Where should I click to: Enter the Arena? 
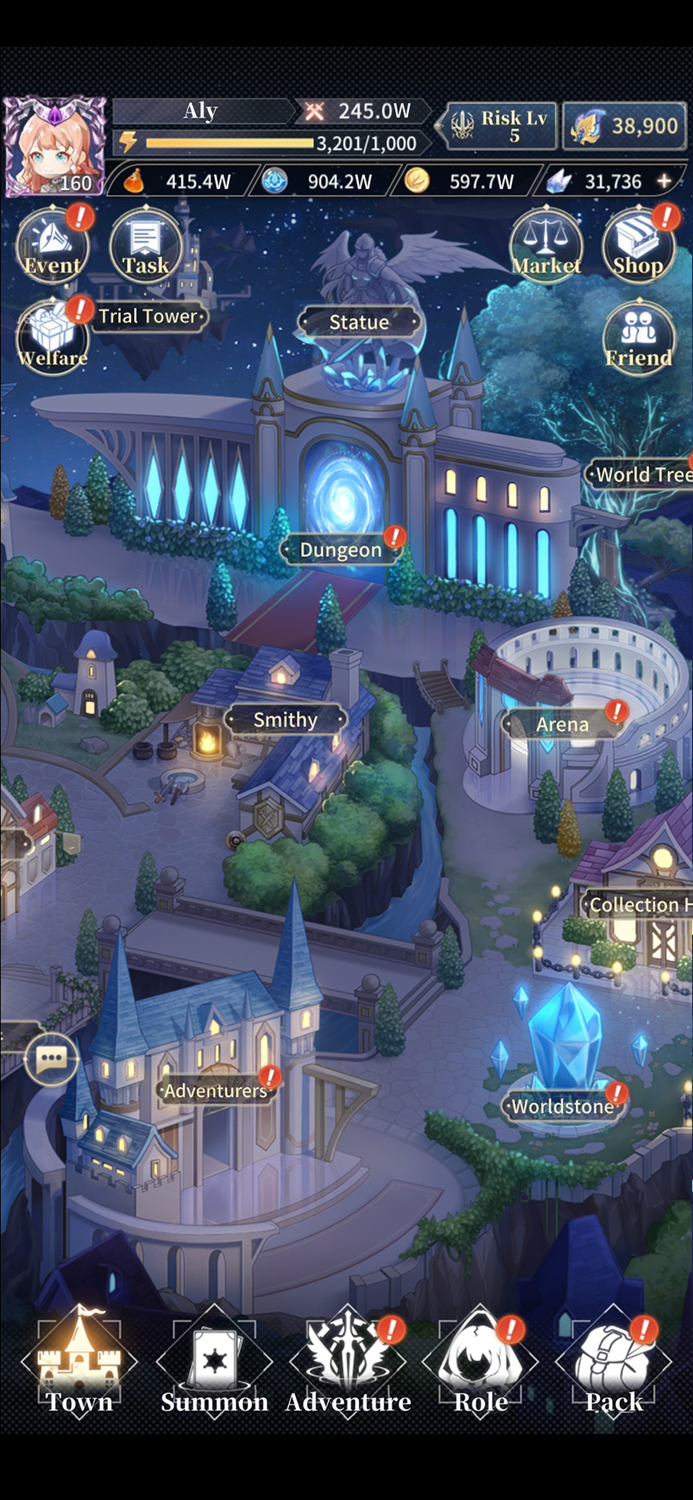[562, 724]
